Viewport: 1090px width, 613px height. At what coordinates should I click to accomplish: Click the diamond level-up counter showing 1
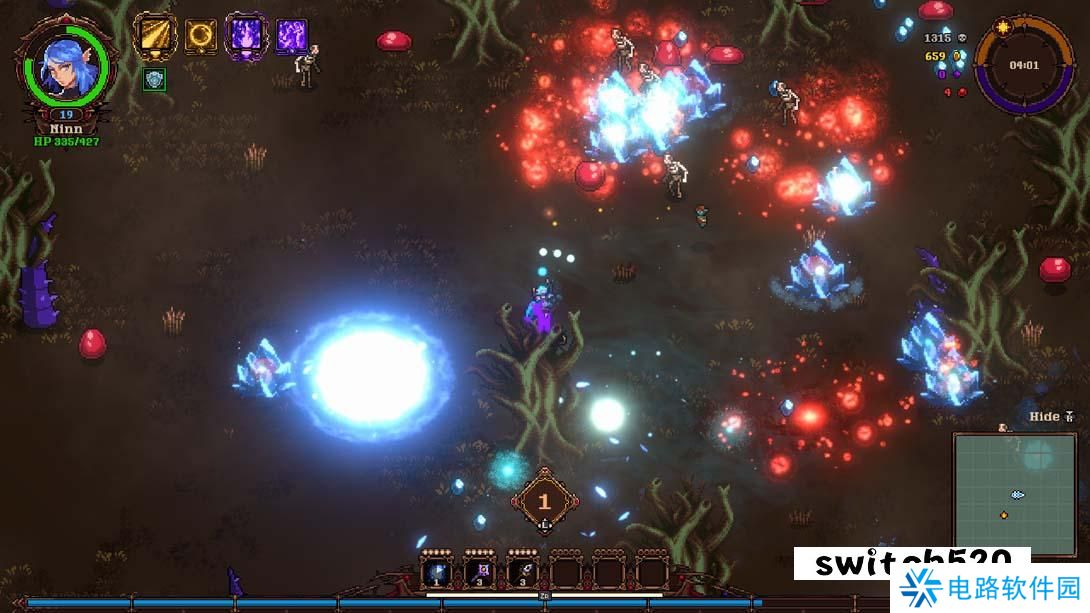tap(544, 501)
